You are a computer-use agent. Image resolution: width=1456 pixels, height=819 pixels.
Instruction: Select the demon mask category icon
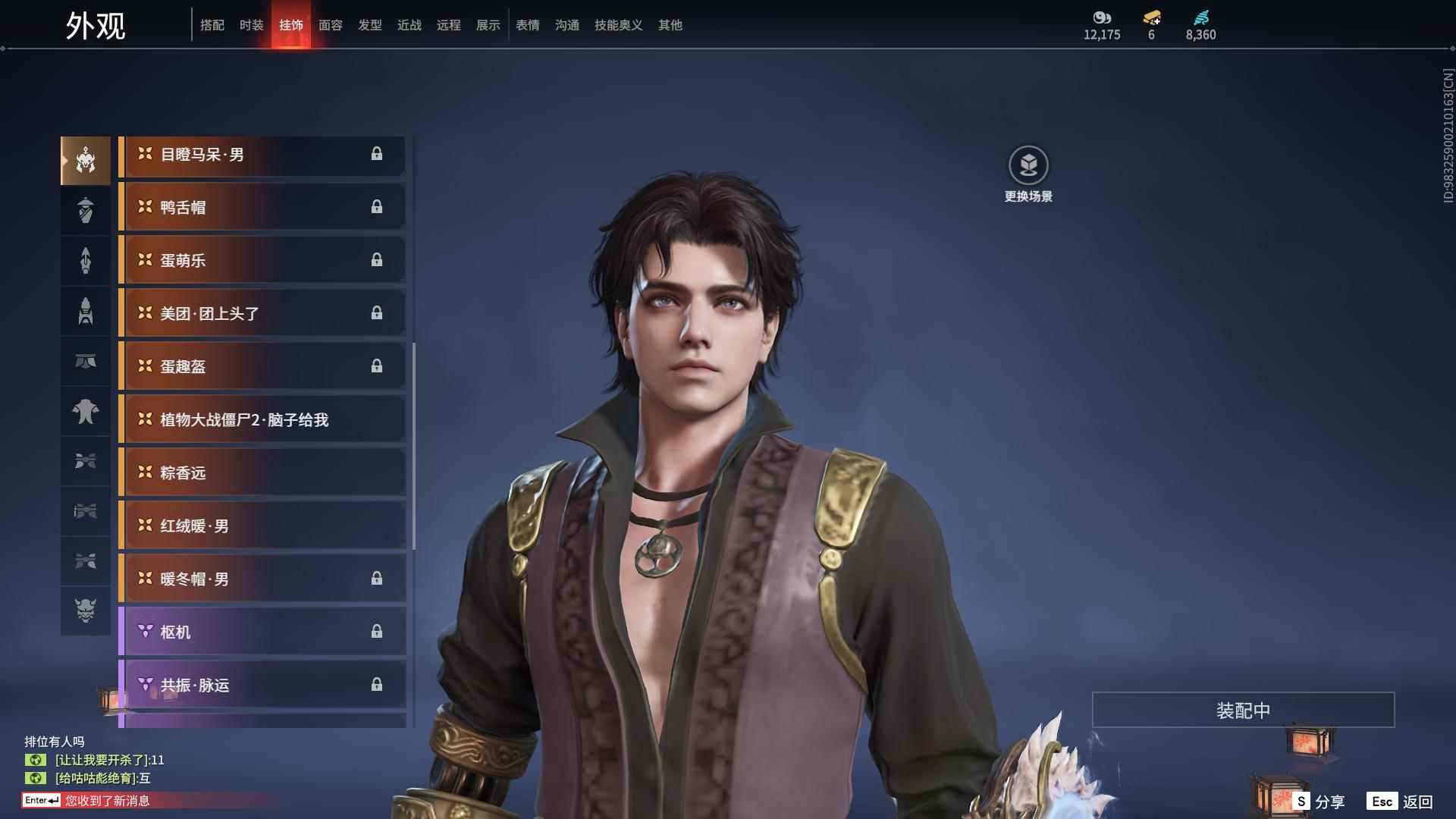pyautogui.click(x=86, y=610)
